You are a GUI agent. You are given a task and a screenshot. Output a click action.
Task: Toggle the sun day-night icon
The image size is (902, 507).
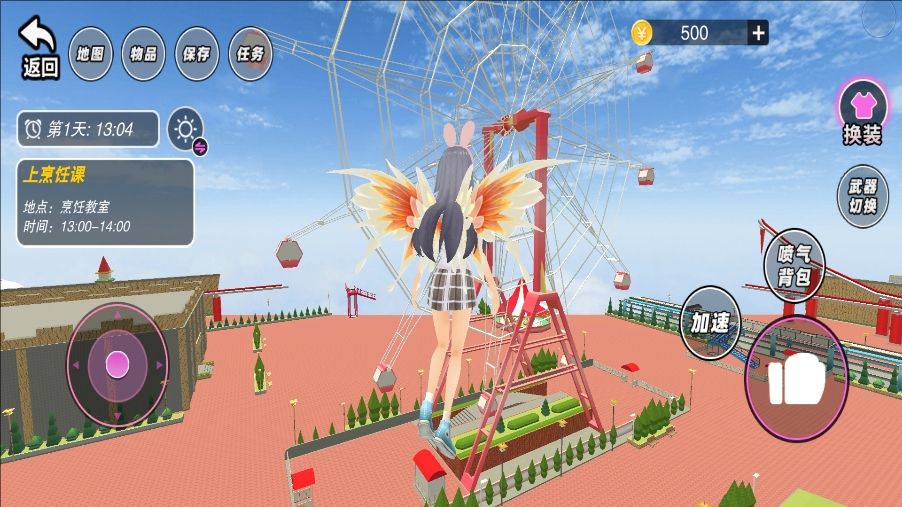tap(185, 128)
